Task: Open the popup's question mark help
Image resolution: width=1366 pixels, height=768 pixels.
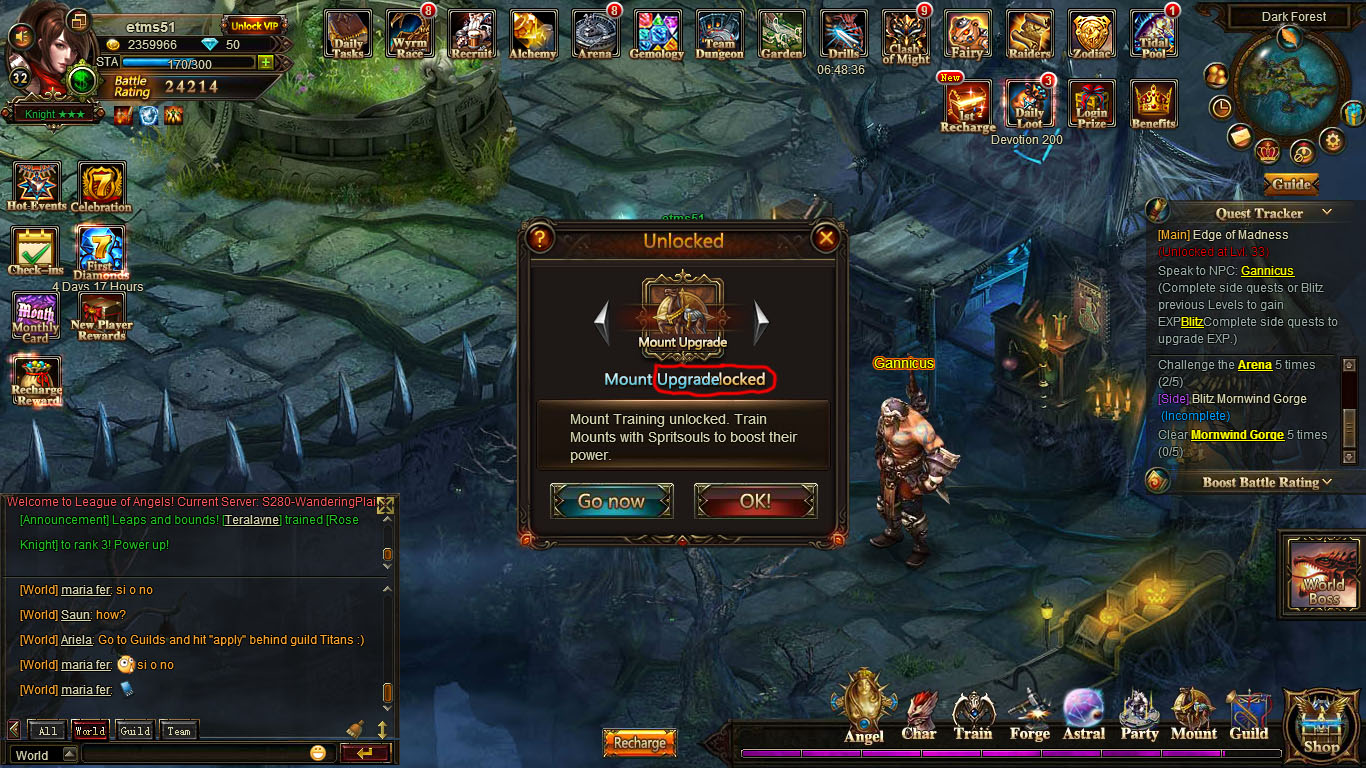Action: (540, 238)
